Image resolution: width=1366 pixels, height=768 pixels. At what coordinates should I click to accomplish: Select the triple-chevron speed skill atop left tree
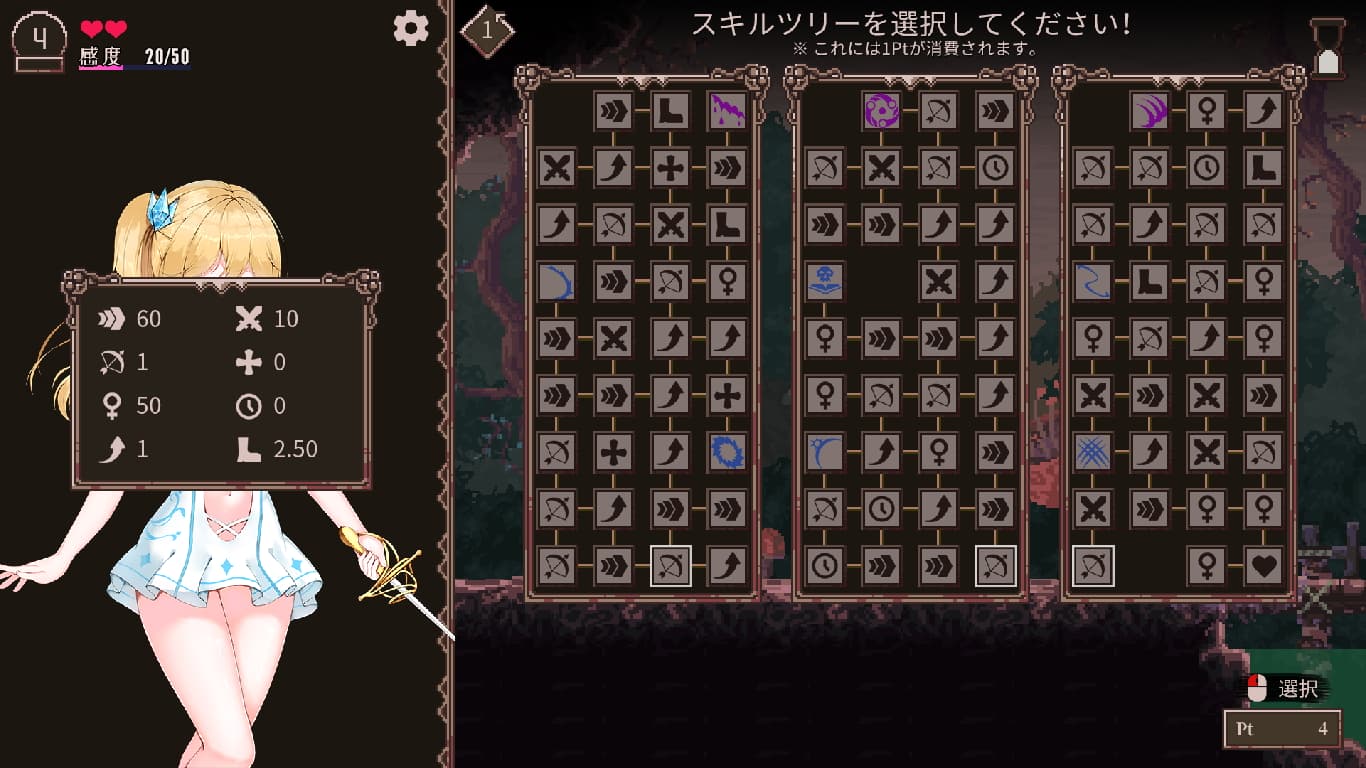[612, 111]
